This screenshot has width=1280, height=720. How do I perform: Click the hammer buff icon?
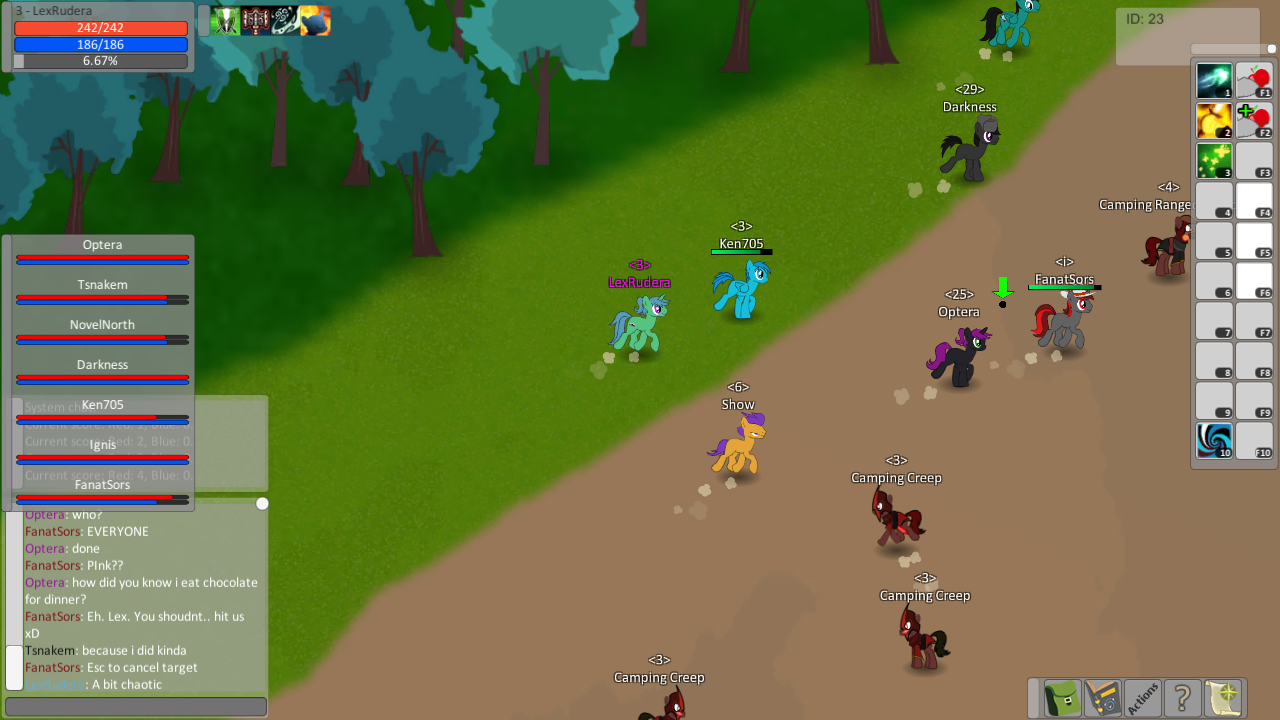click(253, 20)
